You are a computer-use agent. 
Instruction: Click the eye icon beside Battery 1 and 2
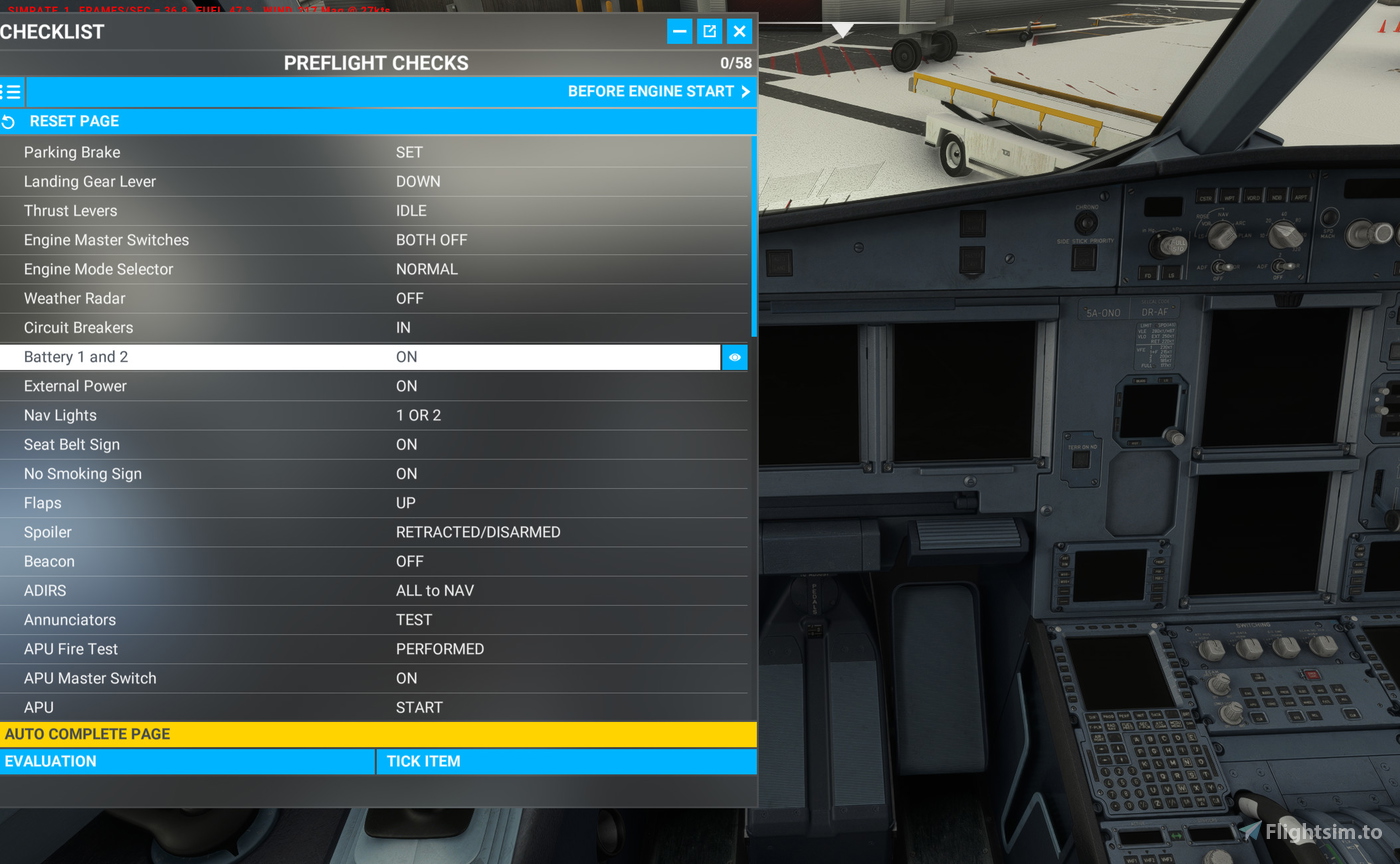[x=735, y=357]
